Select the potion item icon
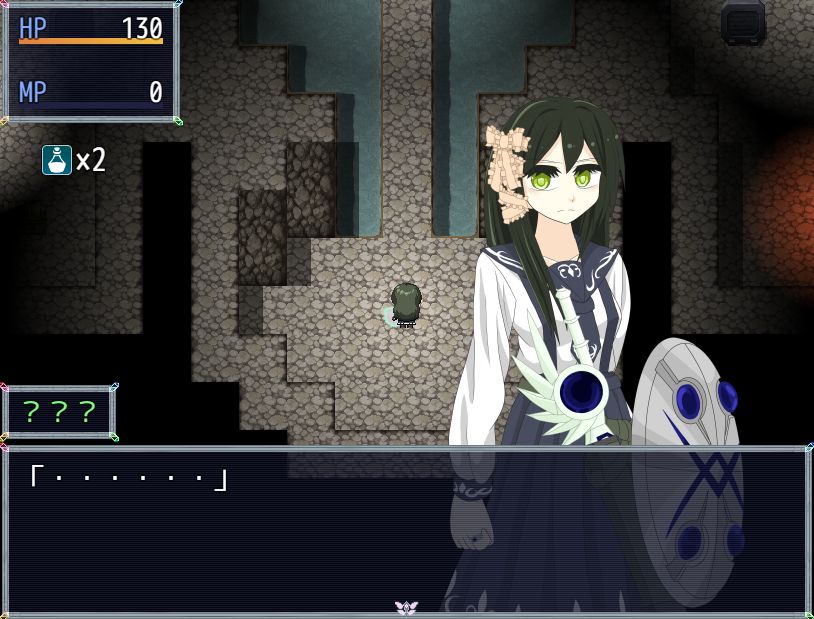Screen dimensions: 814x619 [x=57, y=160]
